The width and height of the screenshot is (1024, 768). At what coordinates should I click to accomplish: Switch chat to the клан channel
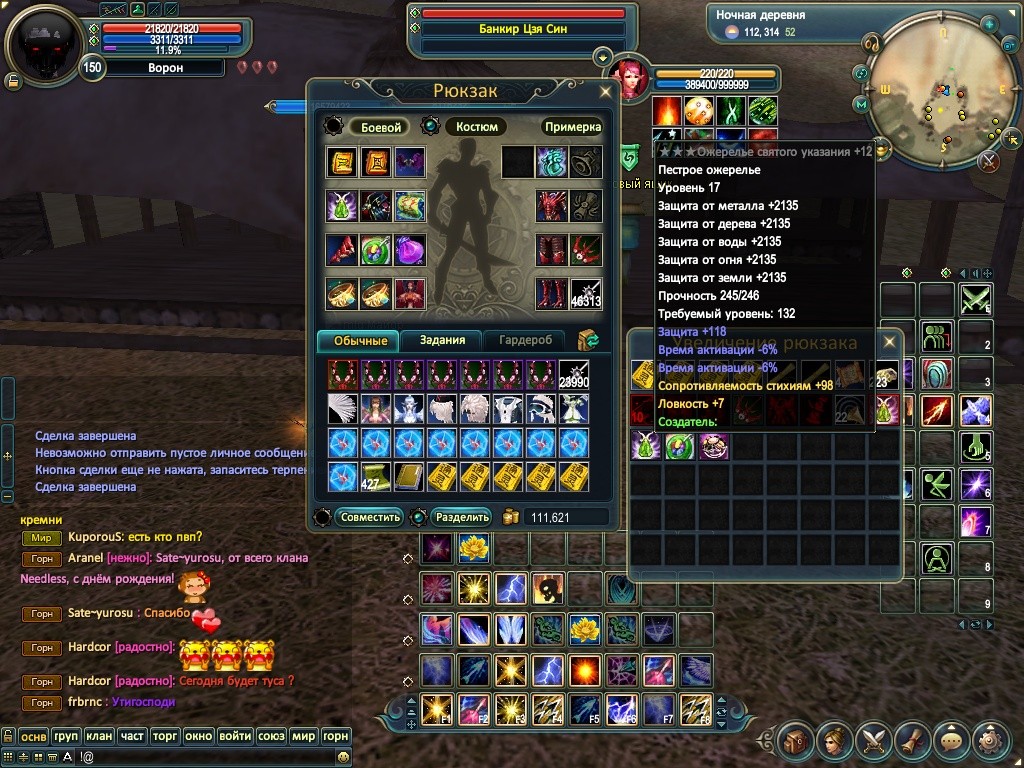pos(99,736)
